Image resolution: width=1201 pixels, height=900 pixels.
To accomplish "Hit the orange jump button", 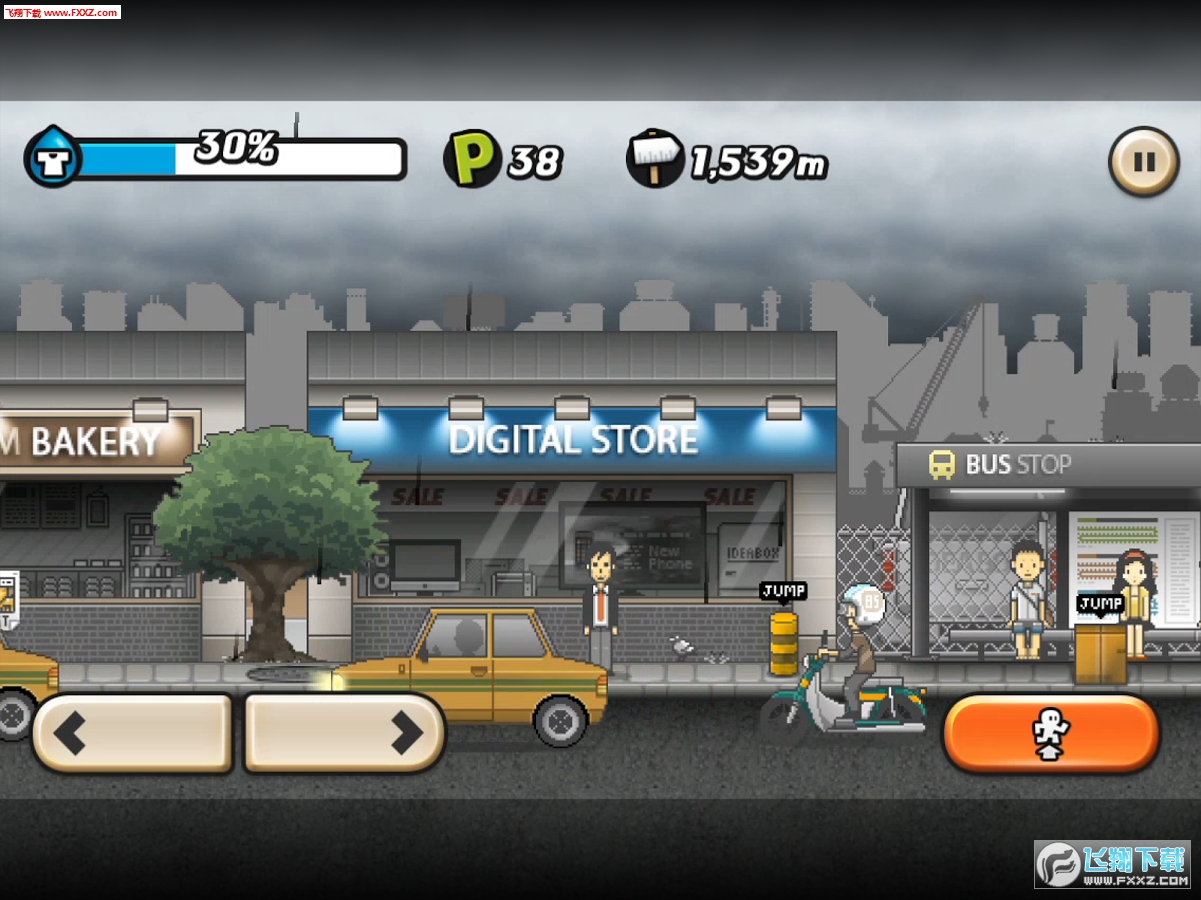I will pyautogui.click(x=1050, y=734).
